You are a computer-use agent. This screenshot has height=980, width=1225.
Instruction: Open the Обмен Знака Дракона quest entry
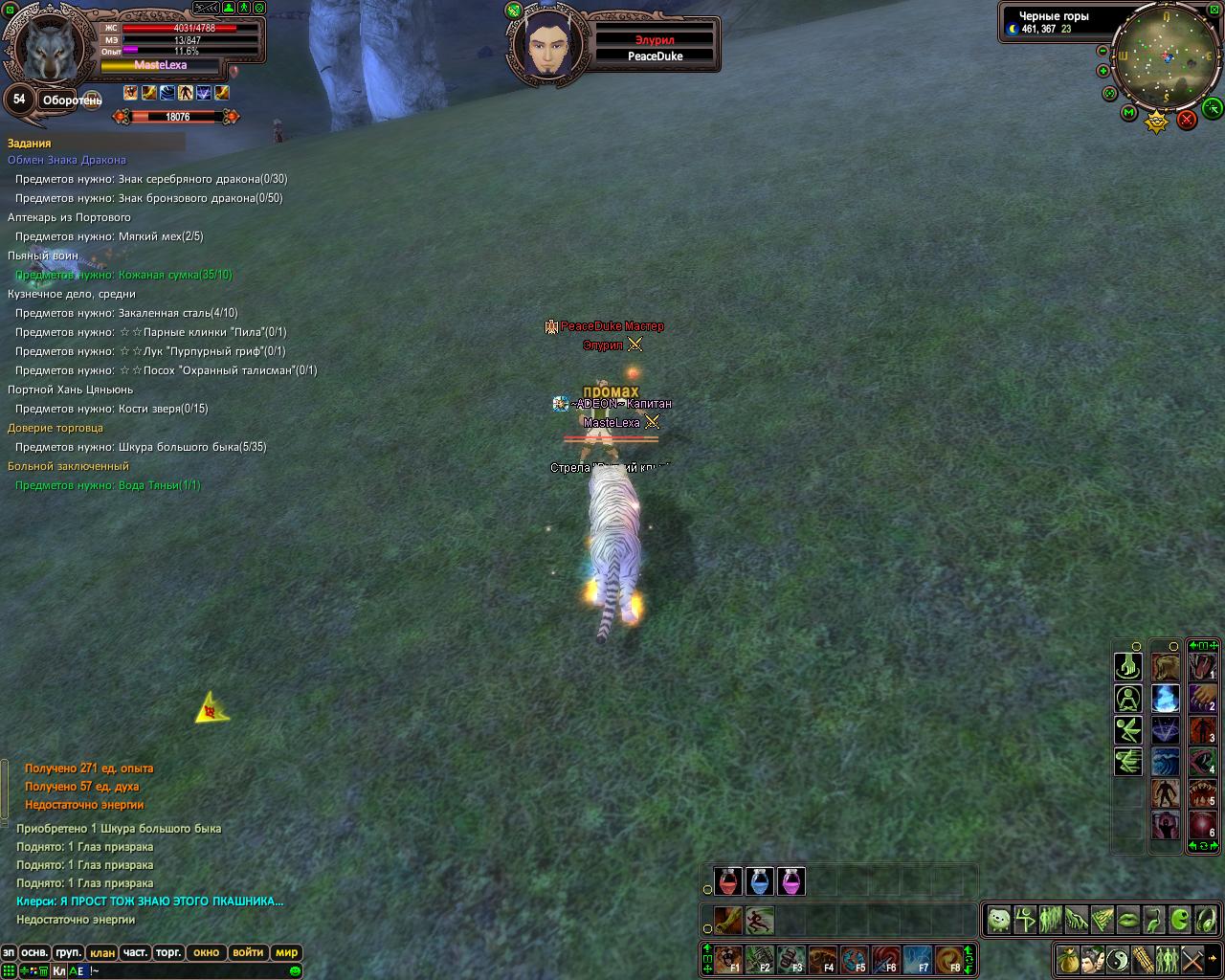pos(67,160)
